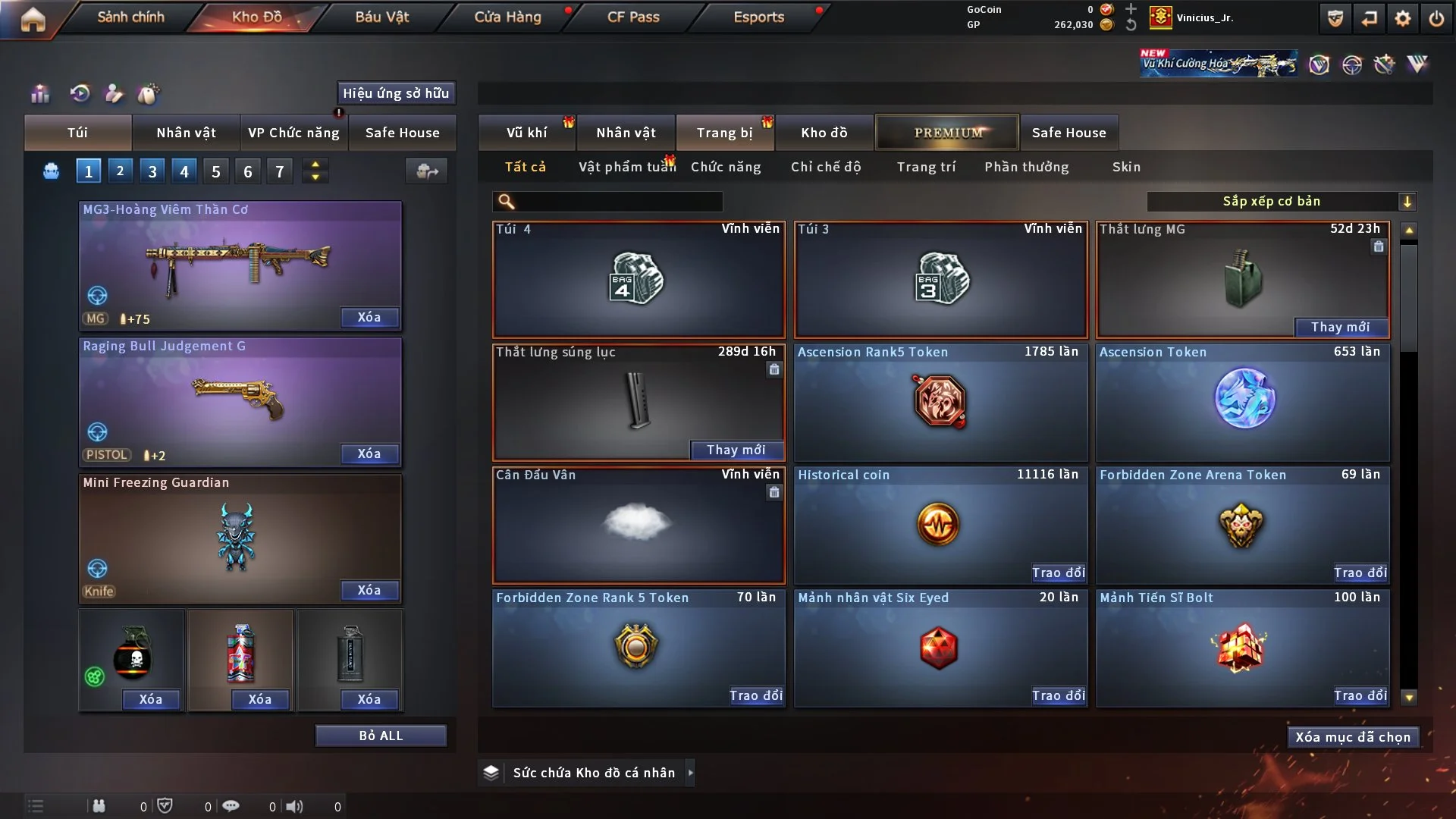The width and height of the screenshot is (1456, 819).
Task: Open the settings gear icon
Action: pyautogui.click(x=1403, y=18)
